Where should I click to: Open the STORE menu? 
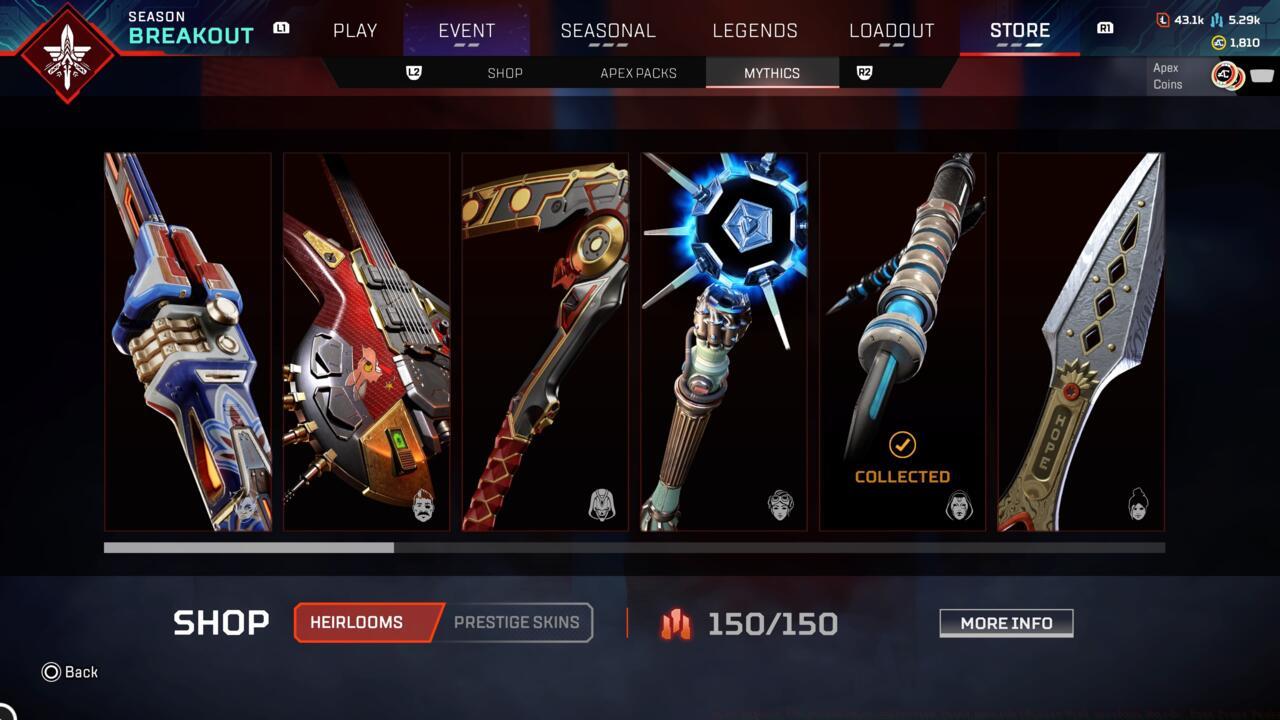pos(1018,30)
